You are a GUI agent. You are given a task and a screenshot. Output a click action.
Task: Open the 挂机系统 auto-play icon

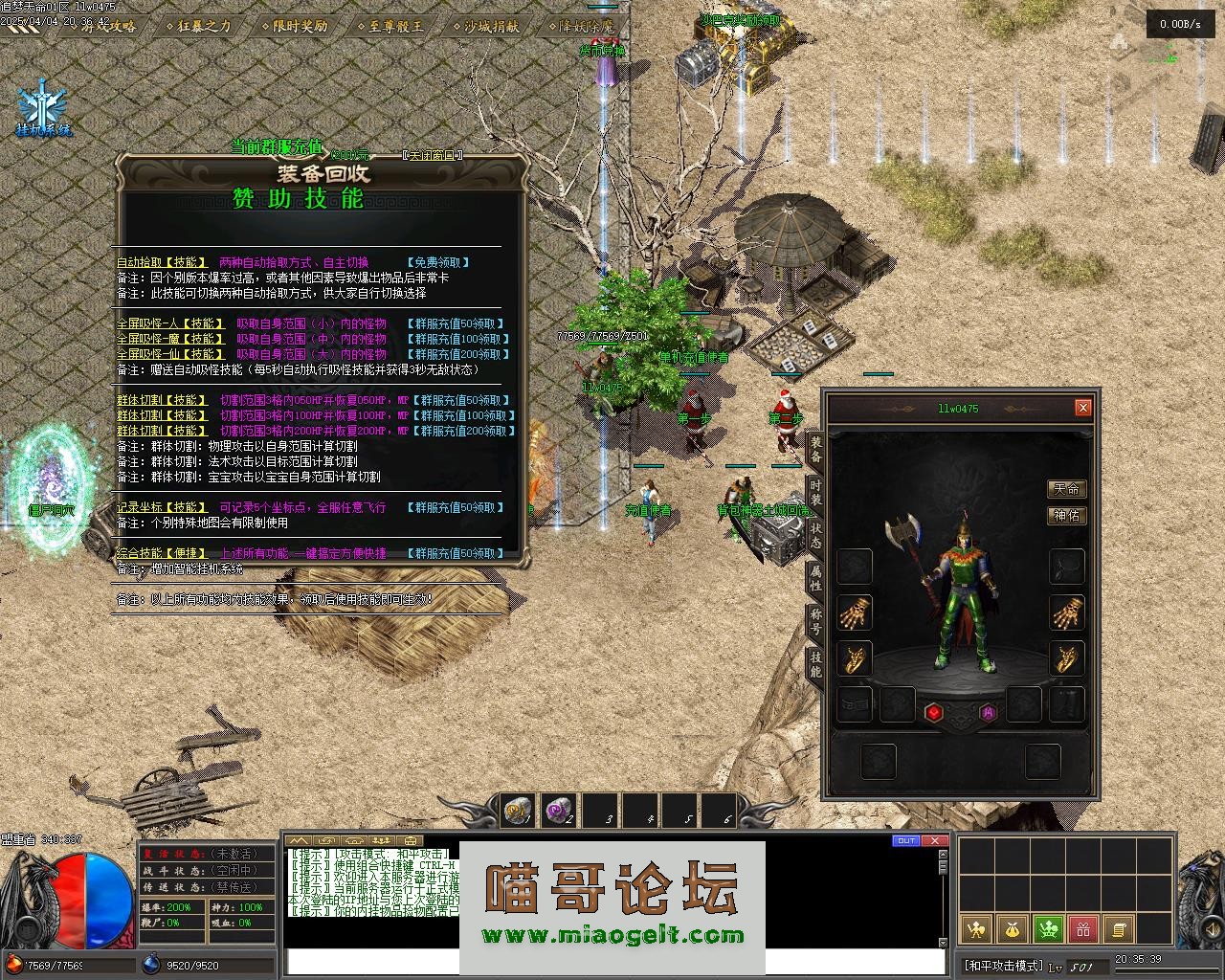pos(43,107)
